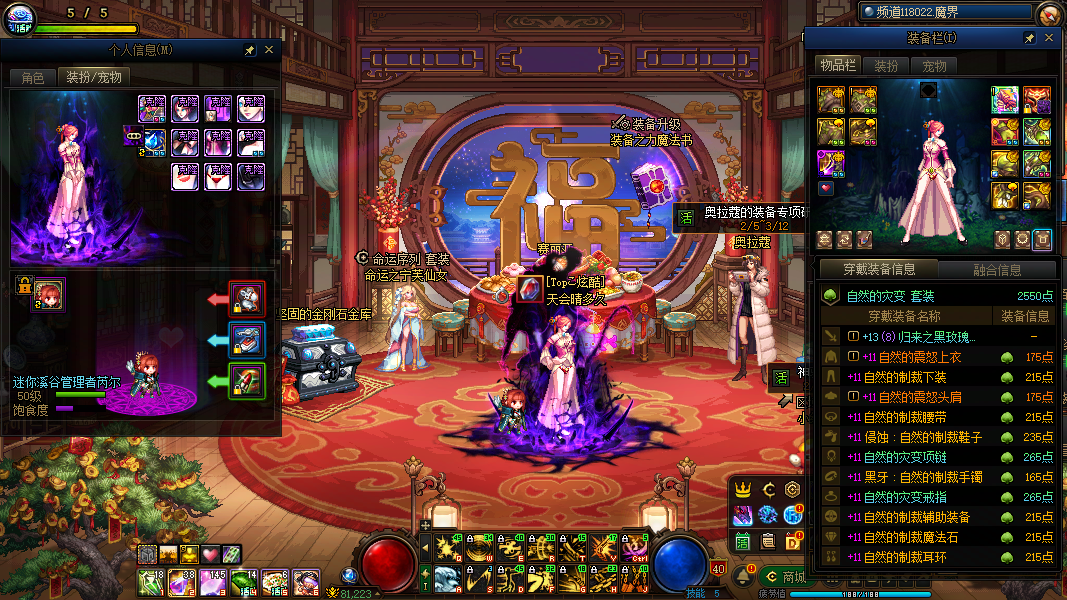
Task: Click the green-arrow pet equipment slot
Action: (x=246, y=381)
